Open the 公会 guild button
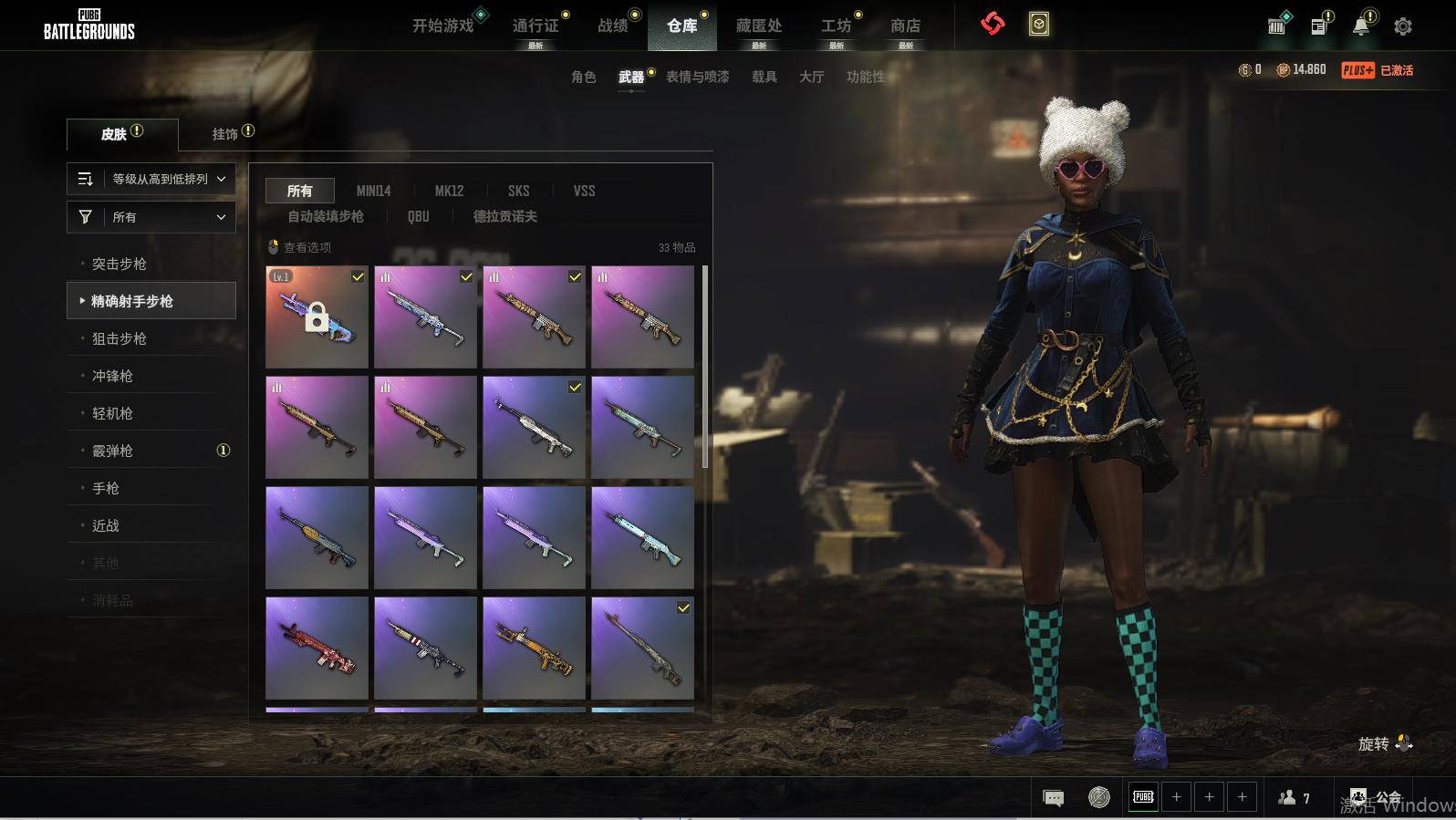 click(1377, 798)
